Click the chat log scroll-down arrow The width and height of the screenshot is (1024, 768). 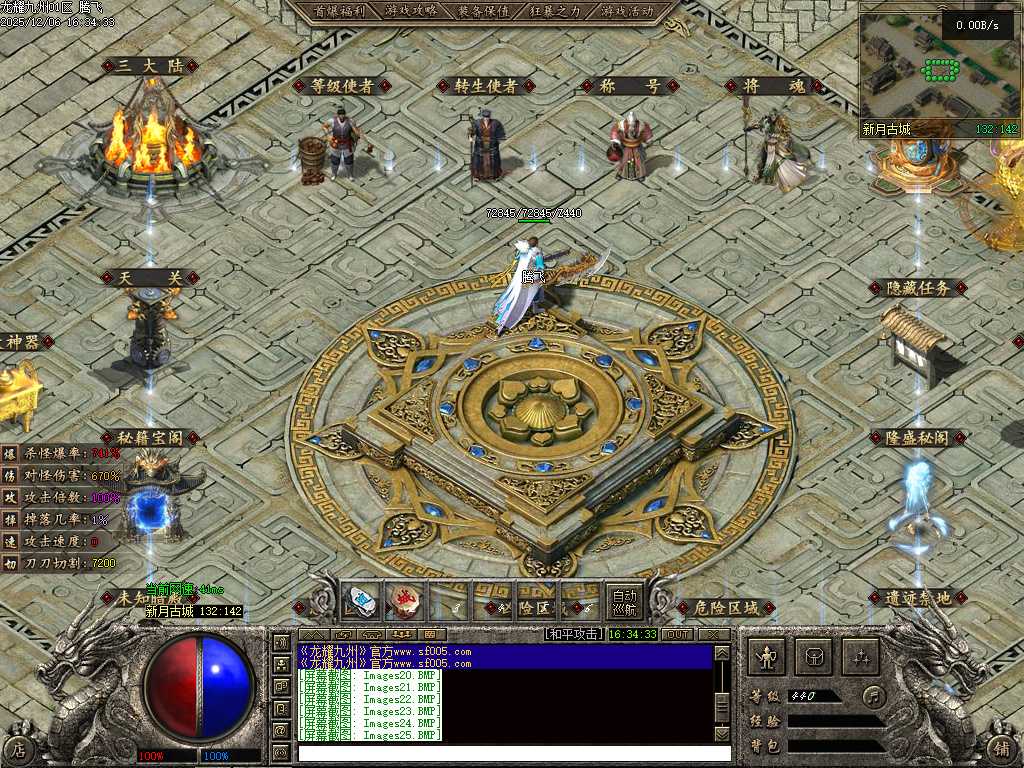pyautogui.click(x=722, y=734)
